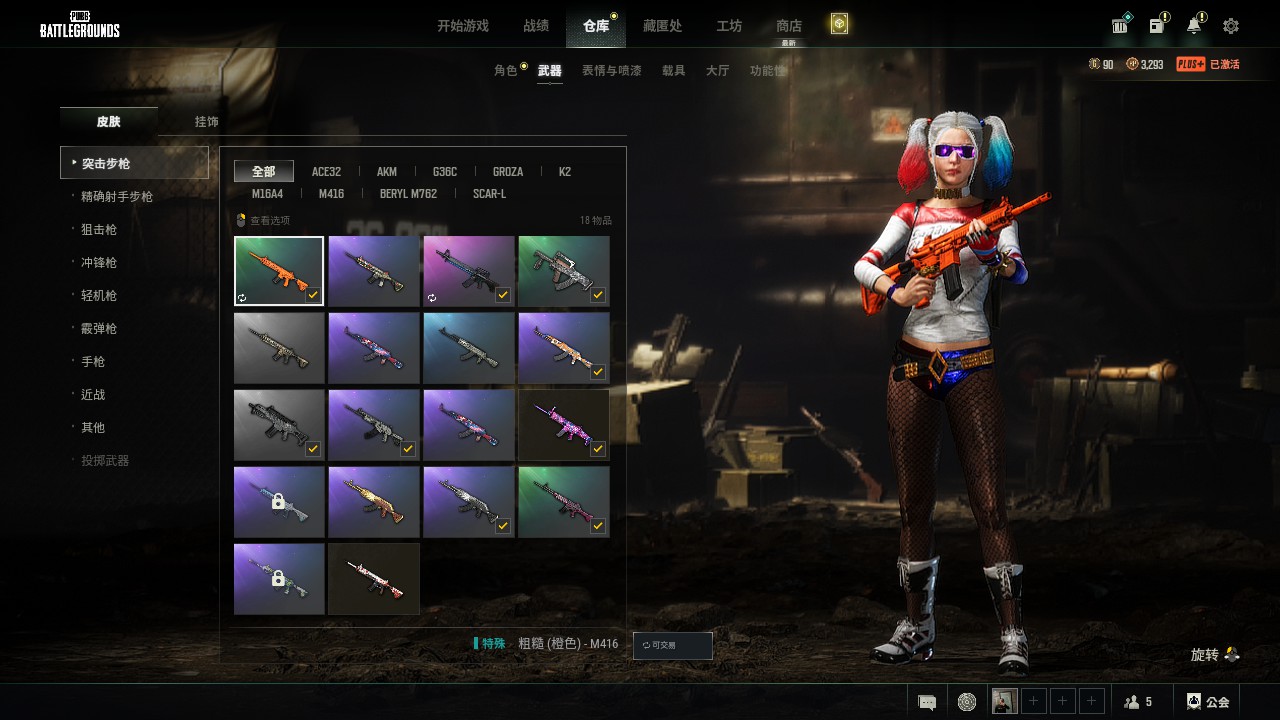
Task: Select the 冲锋枪 weapon category
Action: pyautogui.click(x=99, y=263)
